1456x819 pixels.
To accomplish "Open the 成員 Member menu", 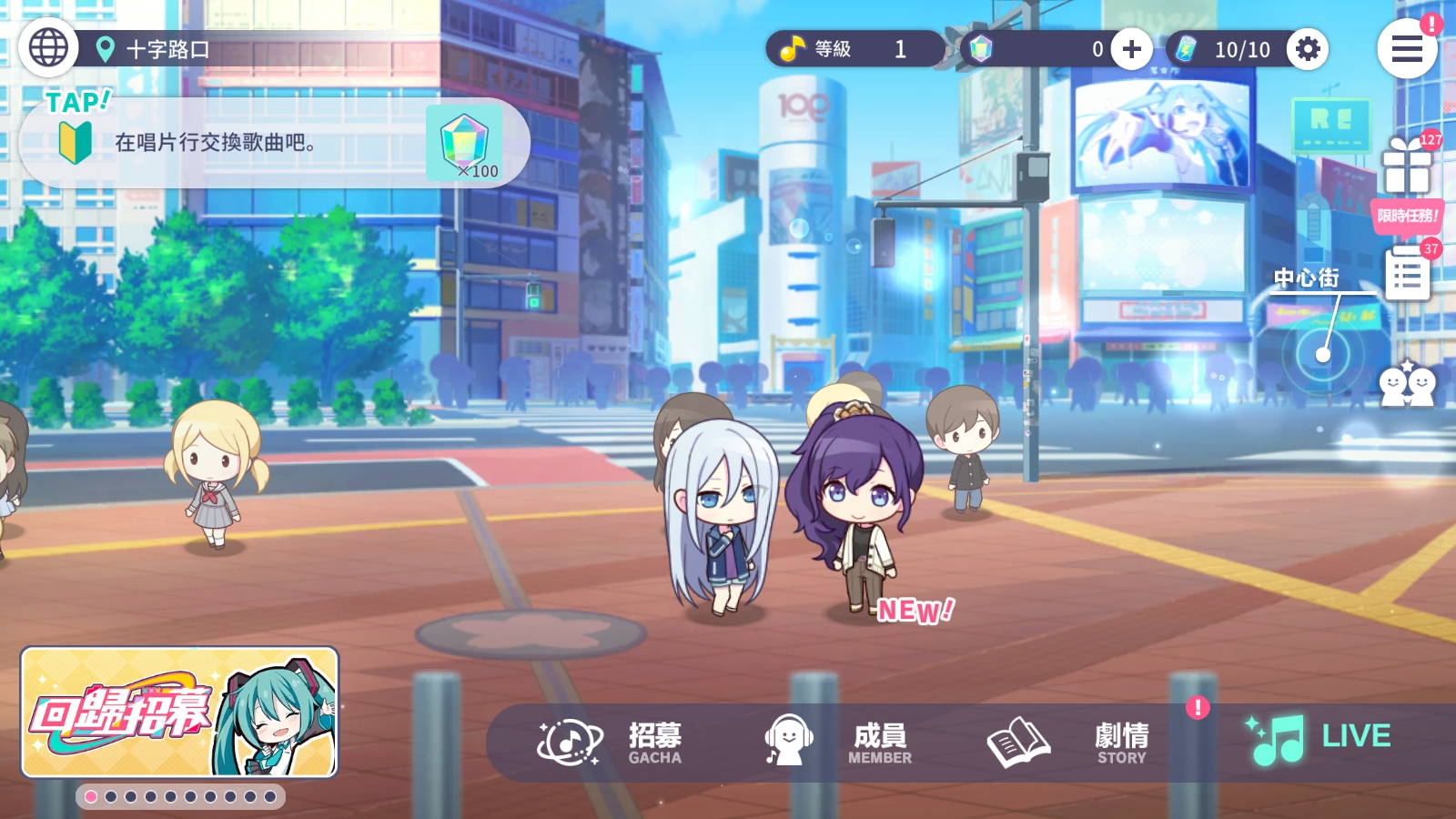I will tap(837, 743).
